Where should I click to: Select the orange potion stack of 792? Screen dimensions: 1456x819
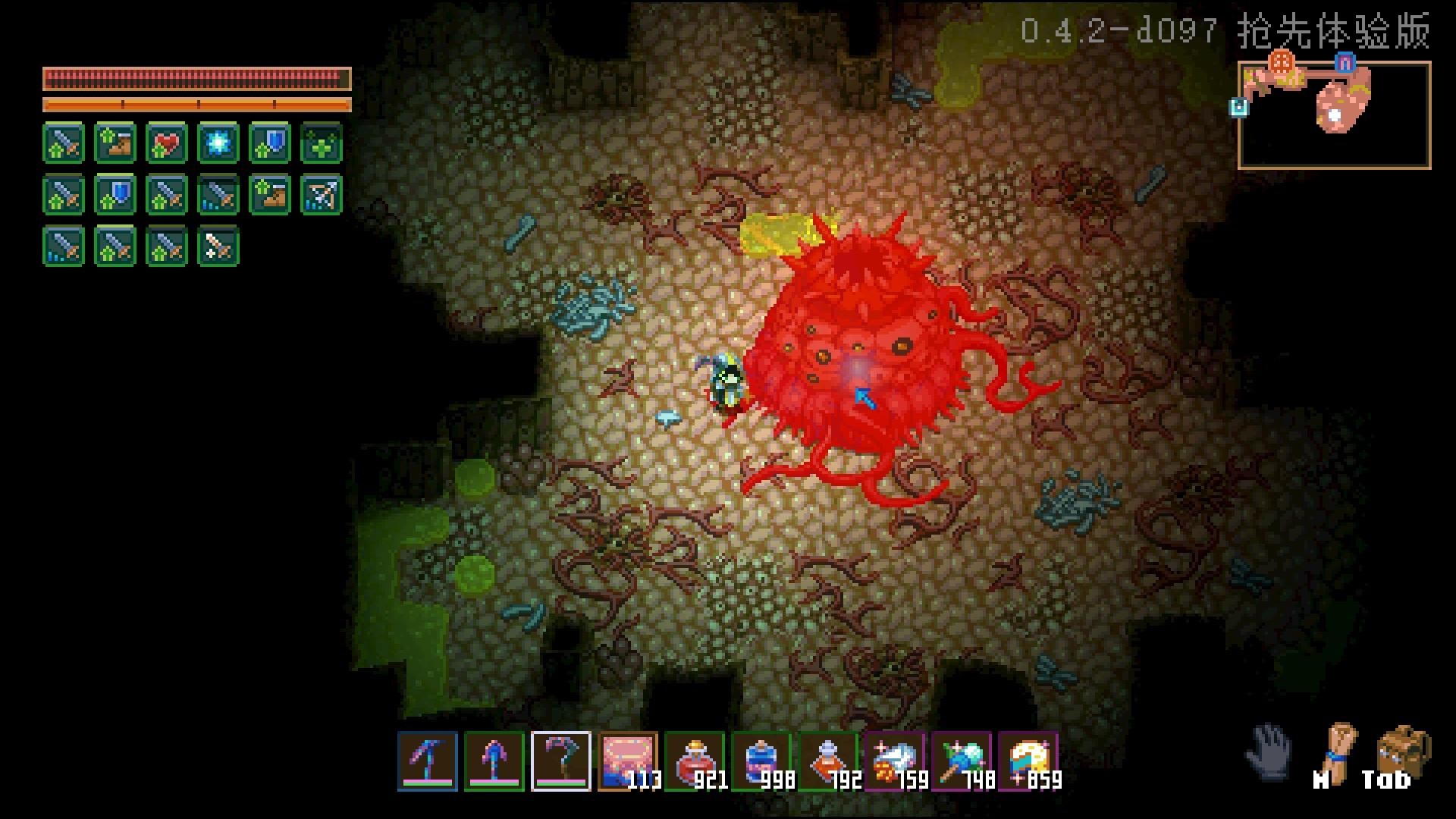pyautogui.click(x=828, y=761)
